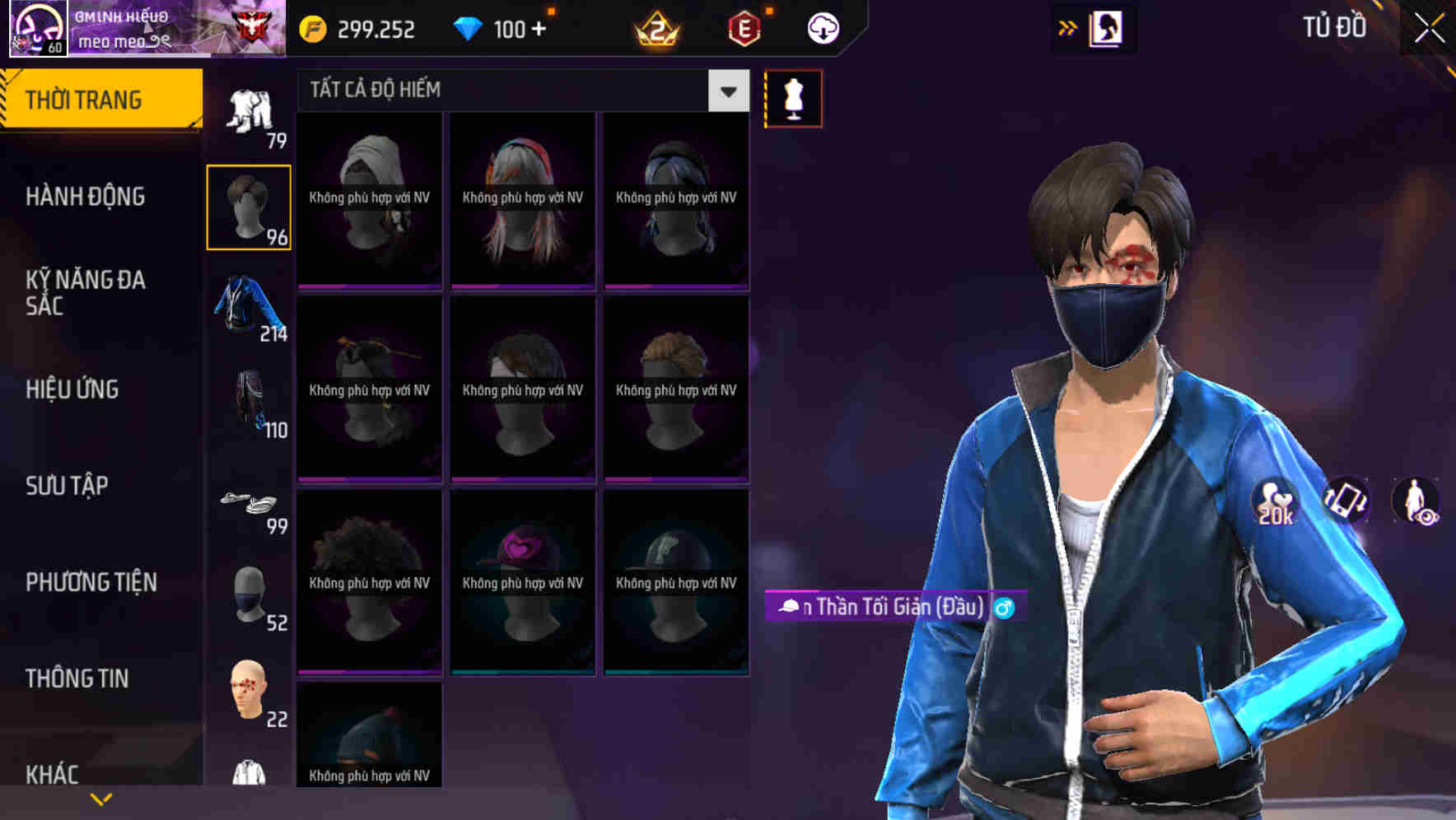Click the Thần Tối Giản (Đầu) equipped item label
The image size is (1456, 820).
(892, 606)
